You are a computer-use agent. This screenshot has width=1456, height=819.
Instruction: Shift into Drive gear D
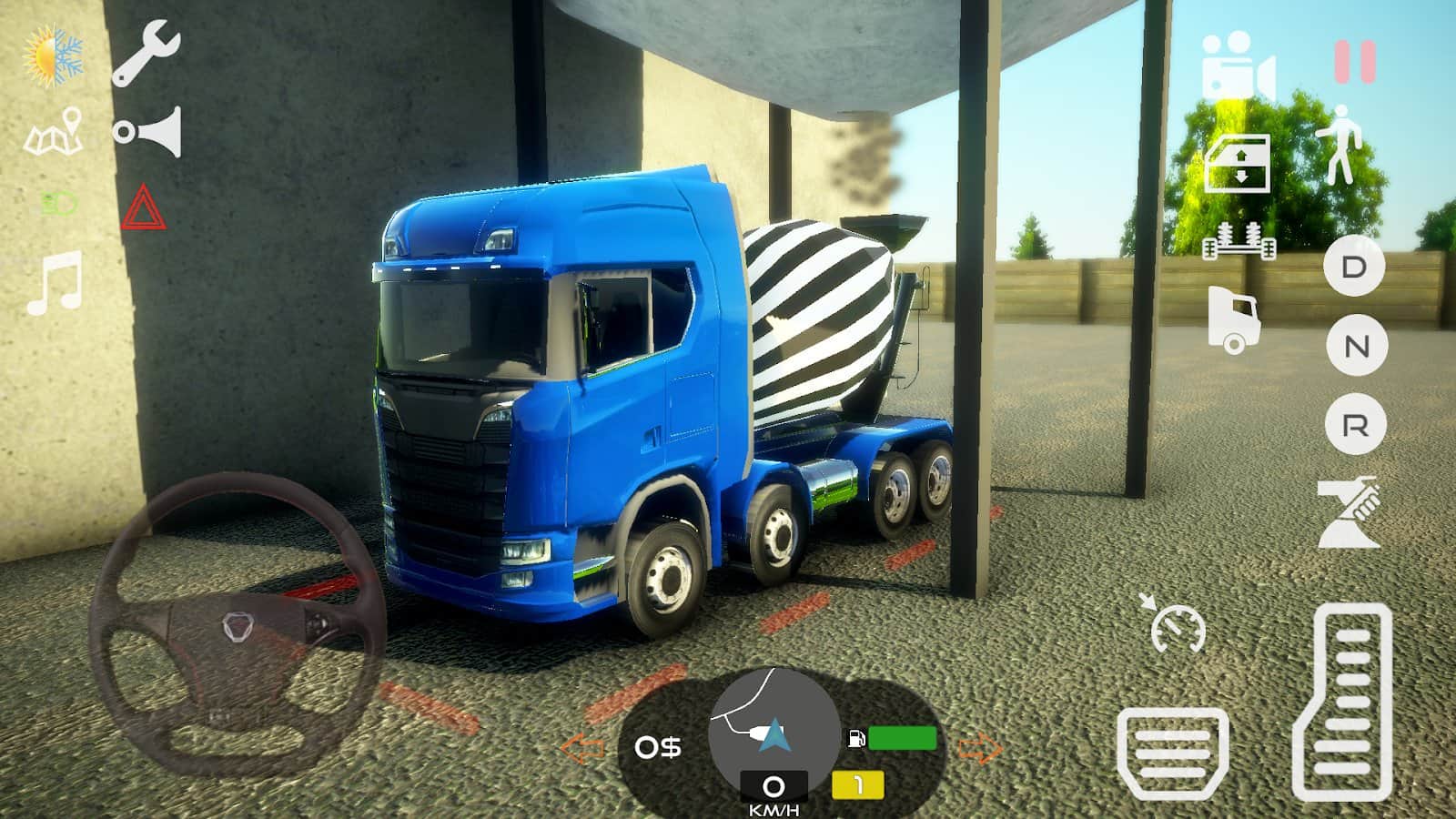pos(1355,267)
